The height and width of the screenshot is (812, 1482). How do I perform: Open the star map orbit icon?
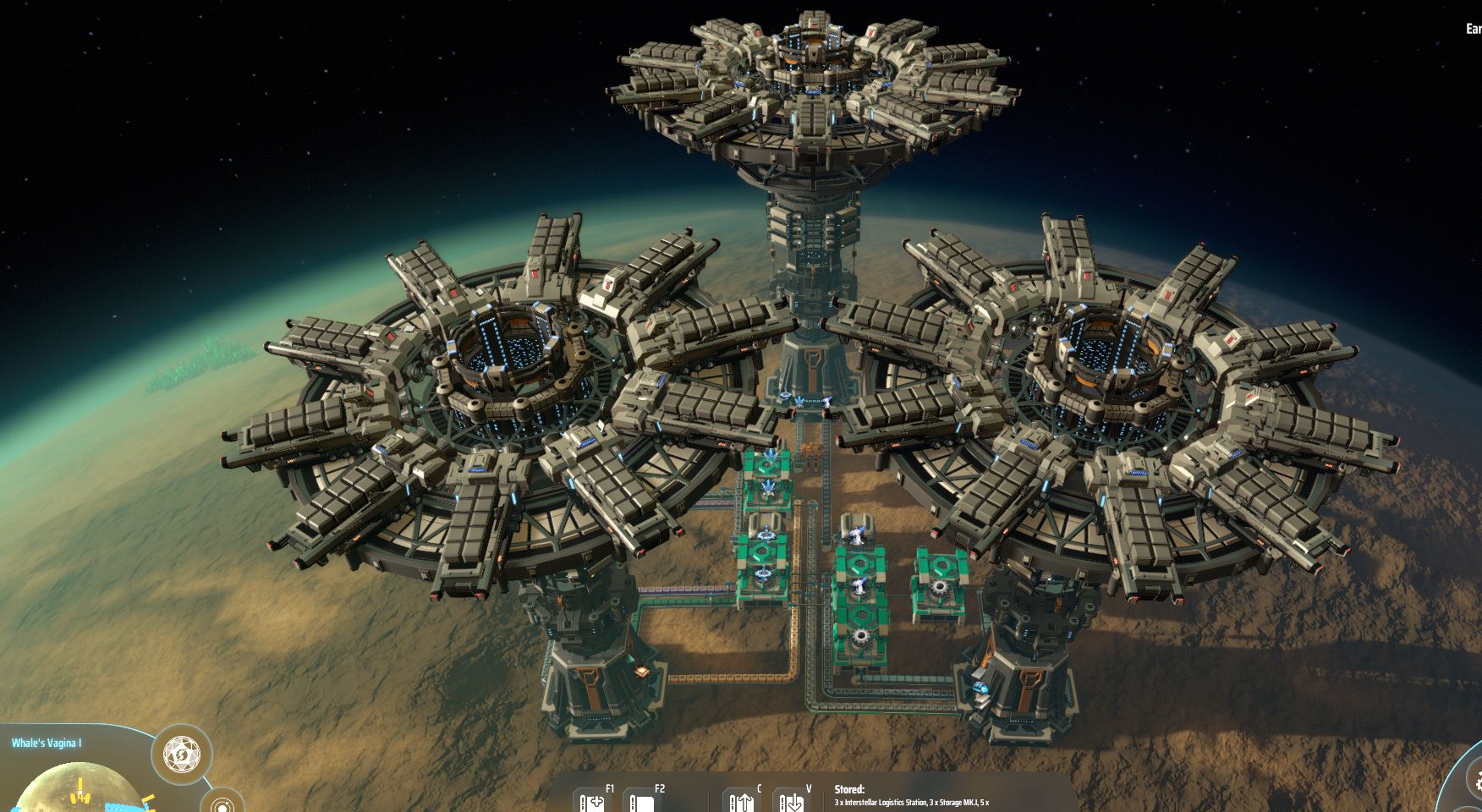222,804
